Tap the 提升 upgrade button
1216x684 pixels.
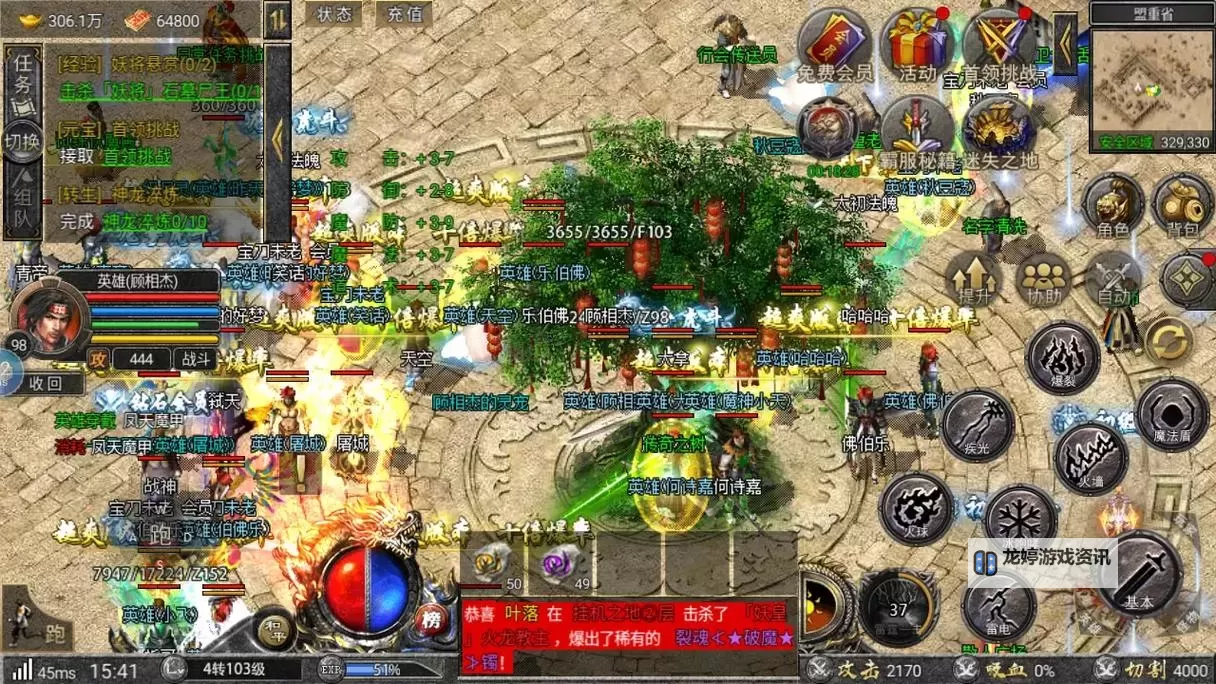click(973, 276)
